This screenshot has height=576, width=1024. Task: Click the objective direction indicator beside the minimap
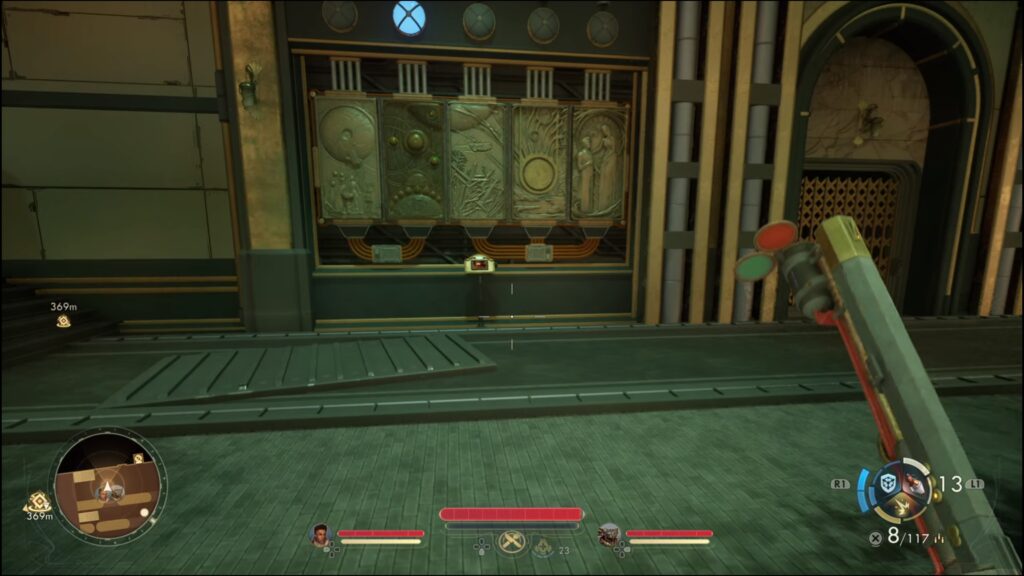point(37,502)
